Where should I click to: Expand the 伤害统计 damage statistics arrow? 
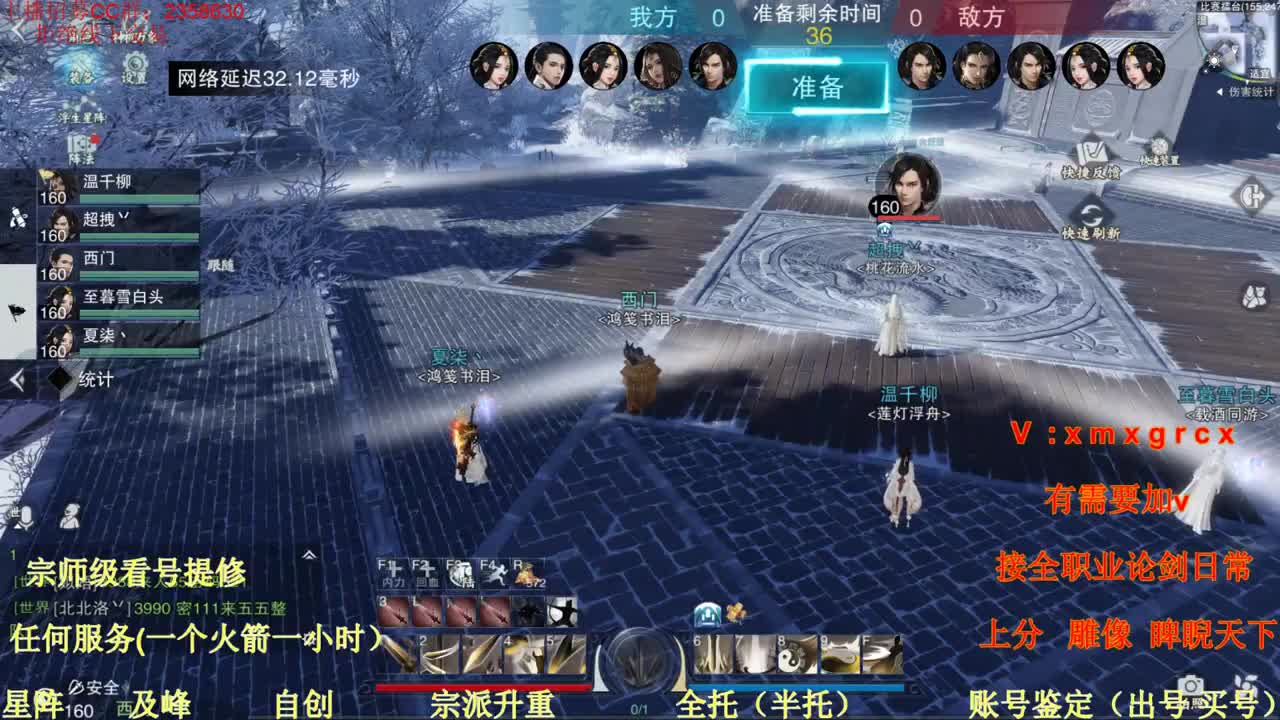(x=1219, y=92)
